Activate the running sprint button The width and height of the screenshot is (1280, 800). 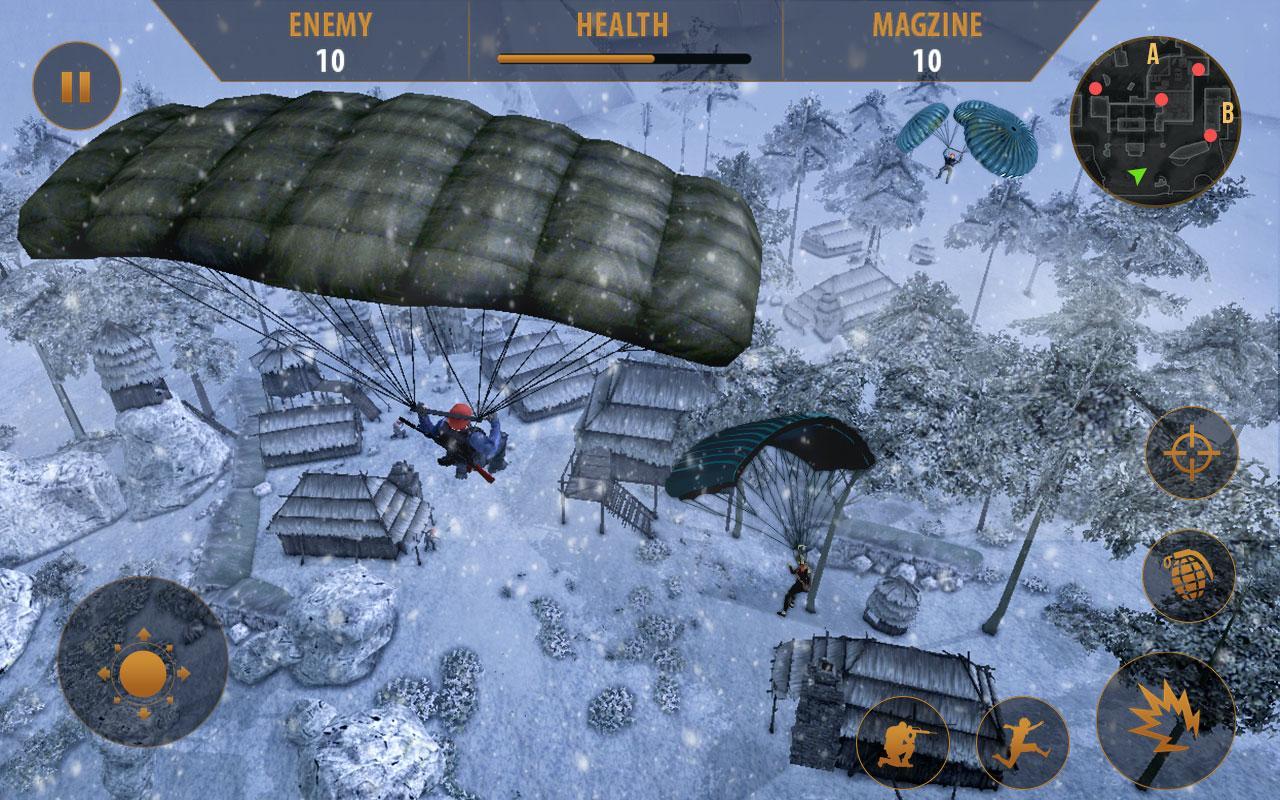point(1022,743)
